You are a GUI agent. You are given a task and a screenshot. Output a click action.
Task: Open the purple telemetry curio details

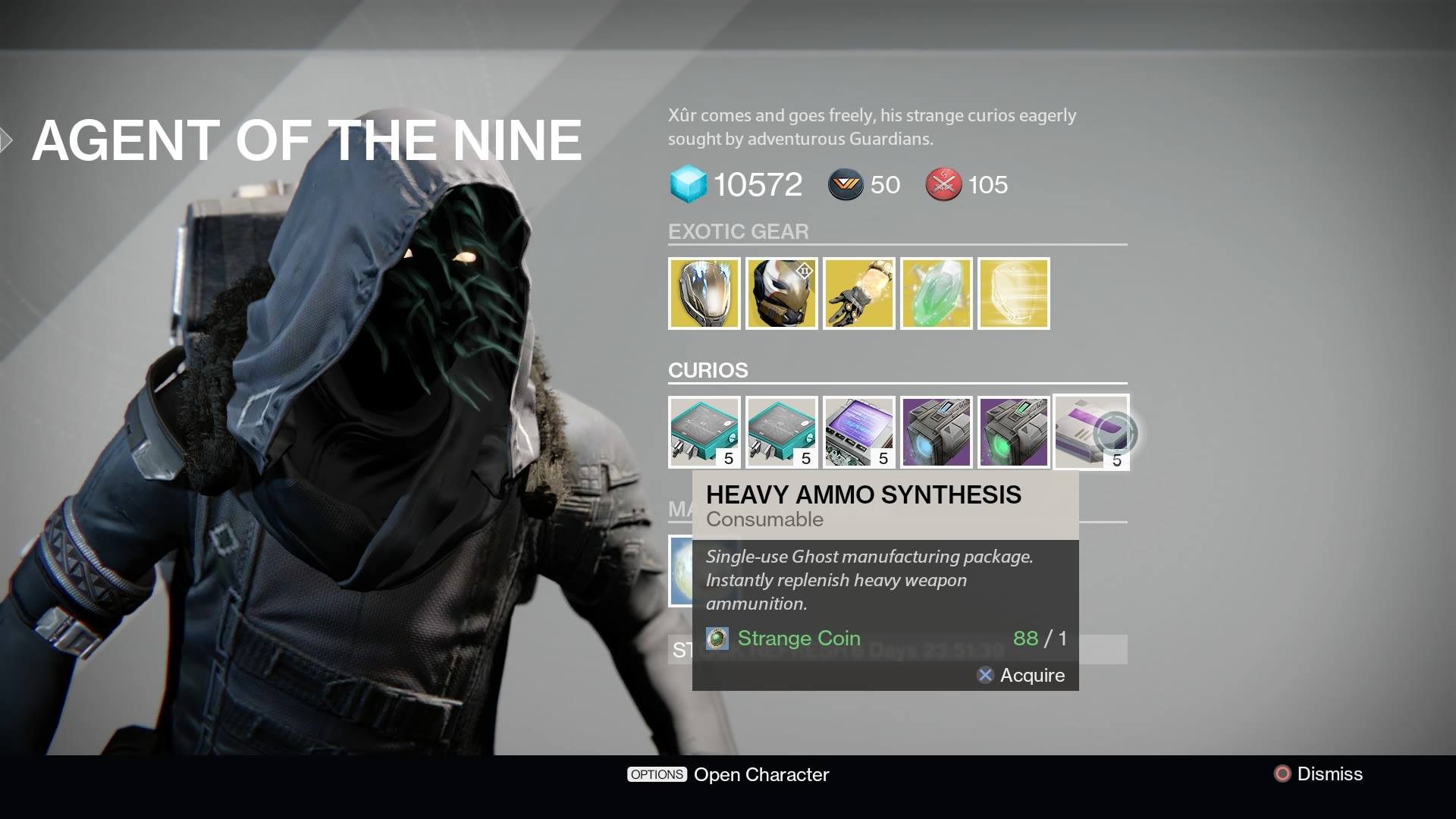click(x=859, y=432)
